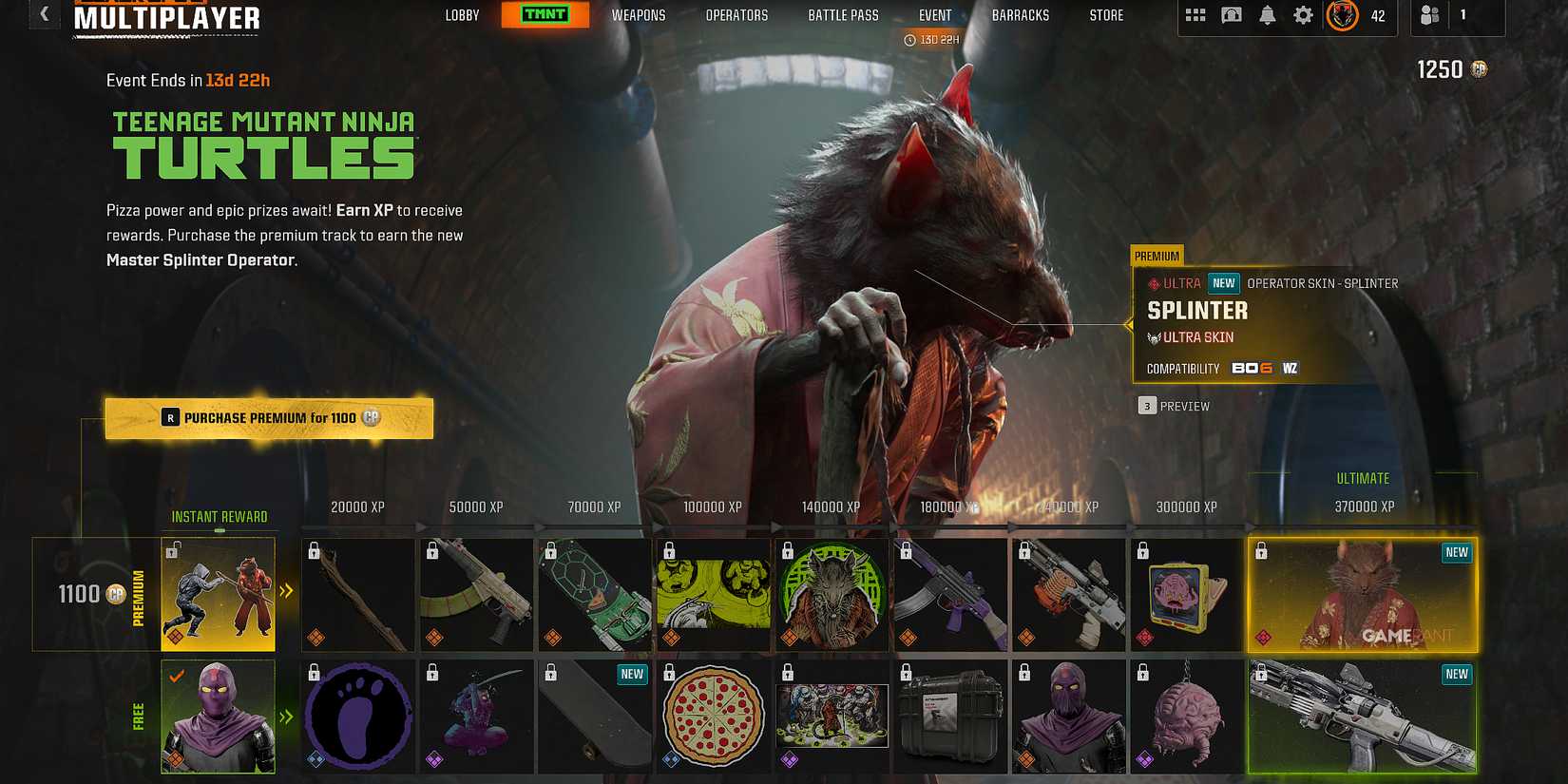Click the lock on the Ultimate Splinter reward tile

(x=1262, y=551)
